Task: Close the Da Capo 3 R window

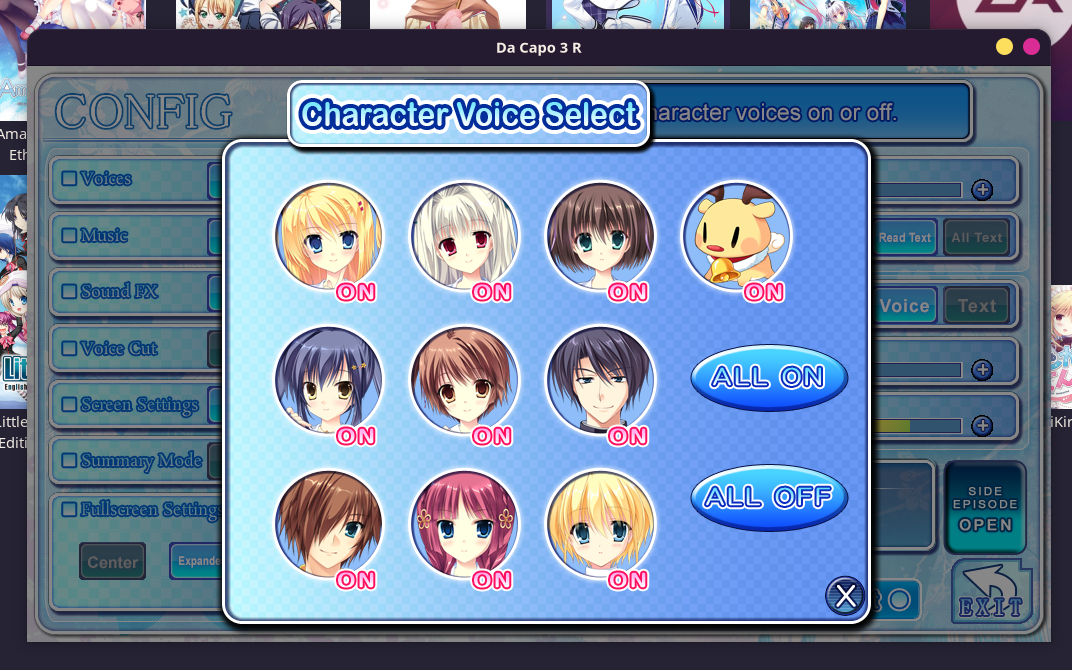Action: point(1031,47)
